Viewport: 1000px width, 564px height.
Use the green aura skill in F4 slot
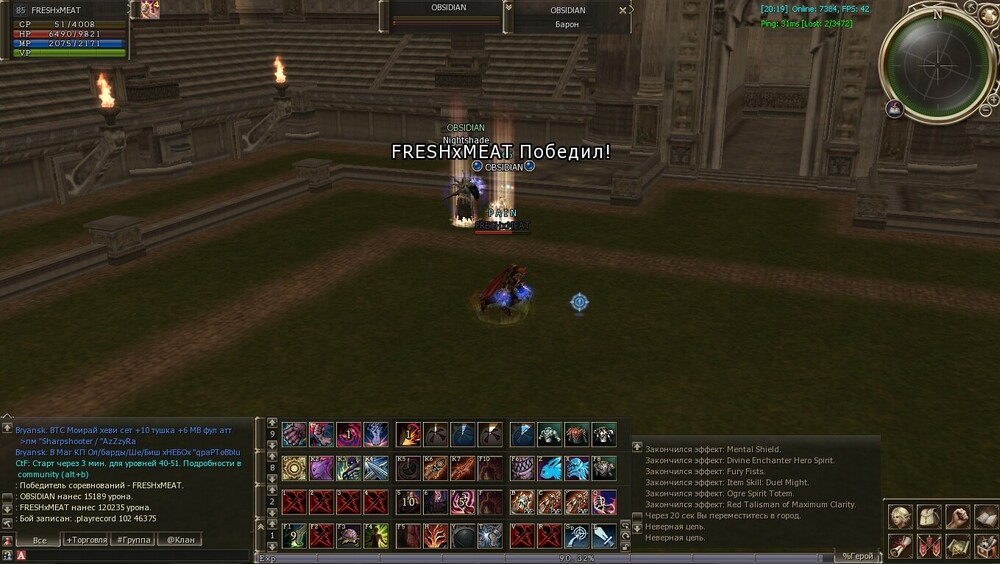[375, 536]
